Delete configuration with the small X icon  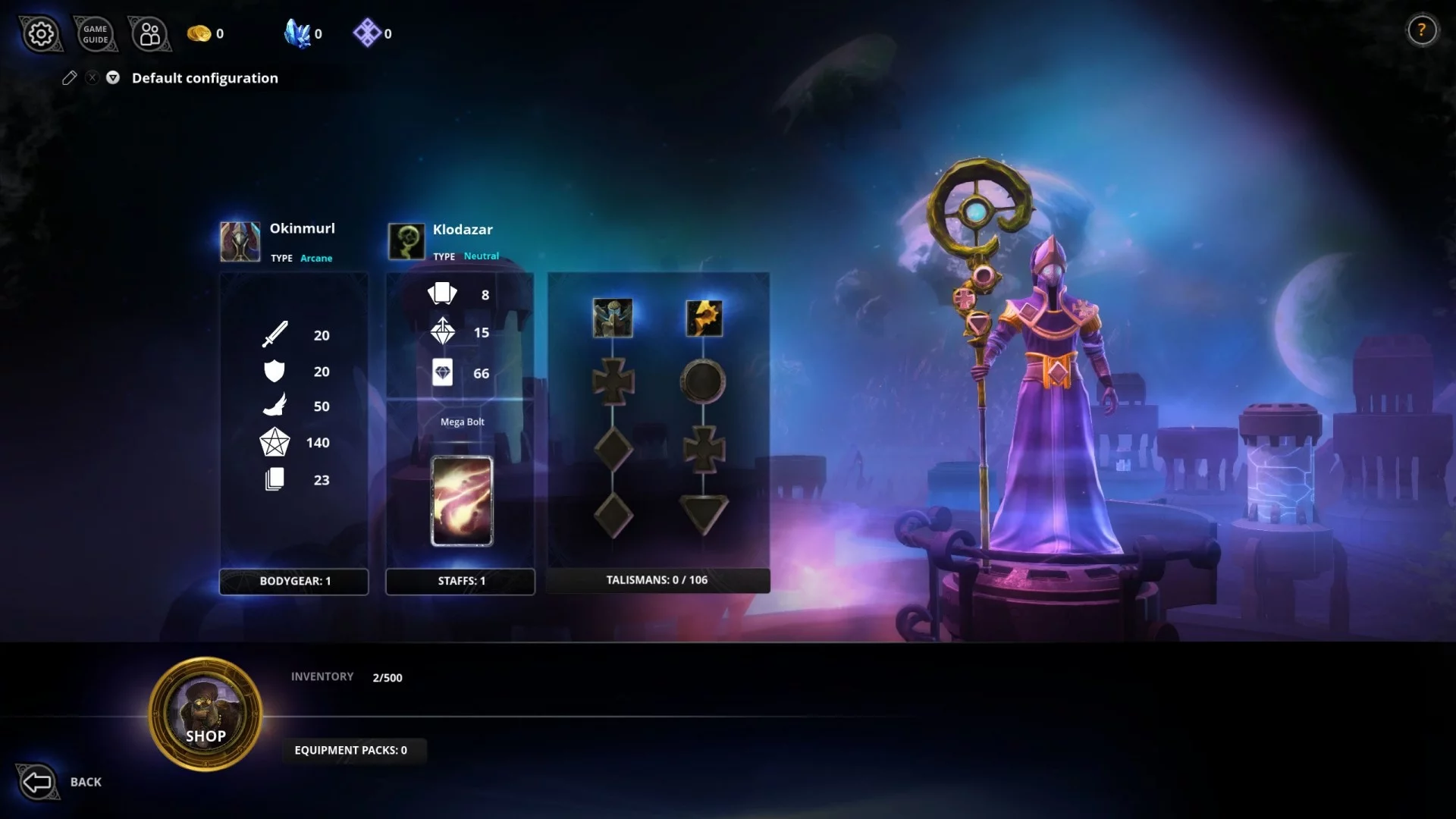92,77
